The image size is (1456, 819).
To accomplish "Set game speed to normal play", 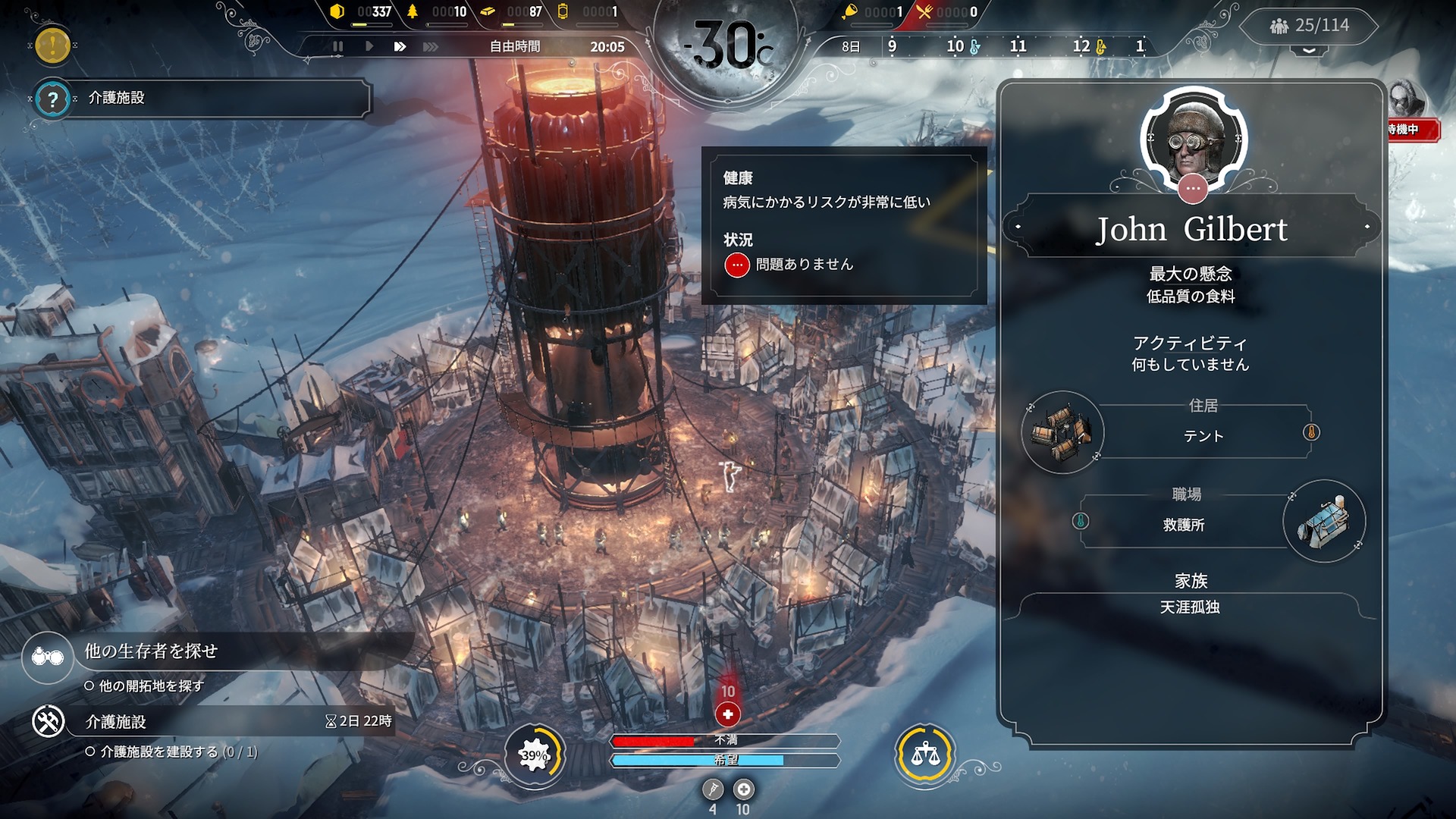I will [369, 46].
